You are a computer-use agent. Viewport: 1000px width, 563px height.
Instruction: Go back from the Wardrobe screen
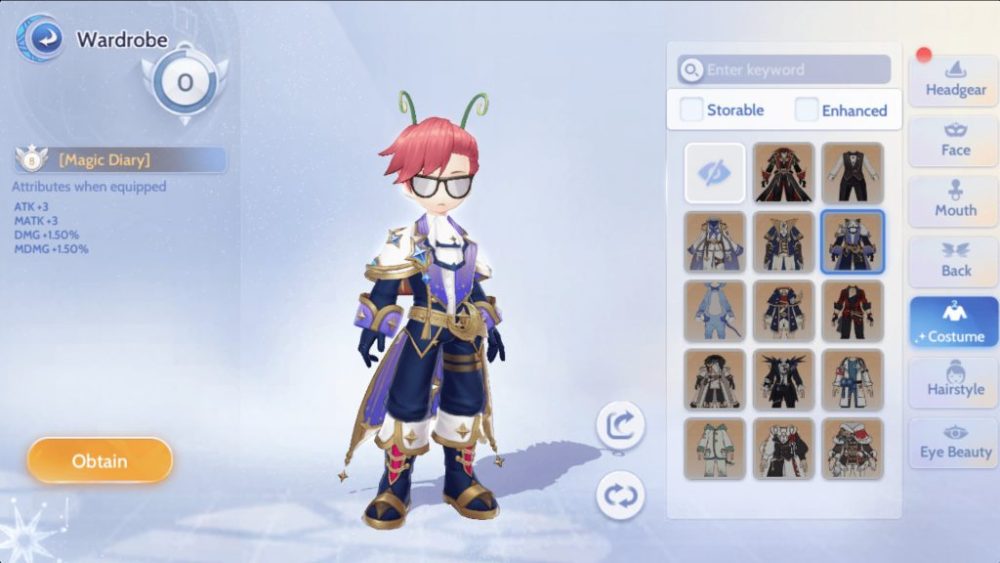pyautogui.click(x=40, y=41)
